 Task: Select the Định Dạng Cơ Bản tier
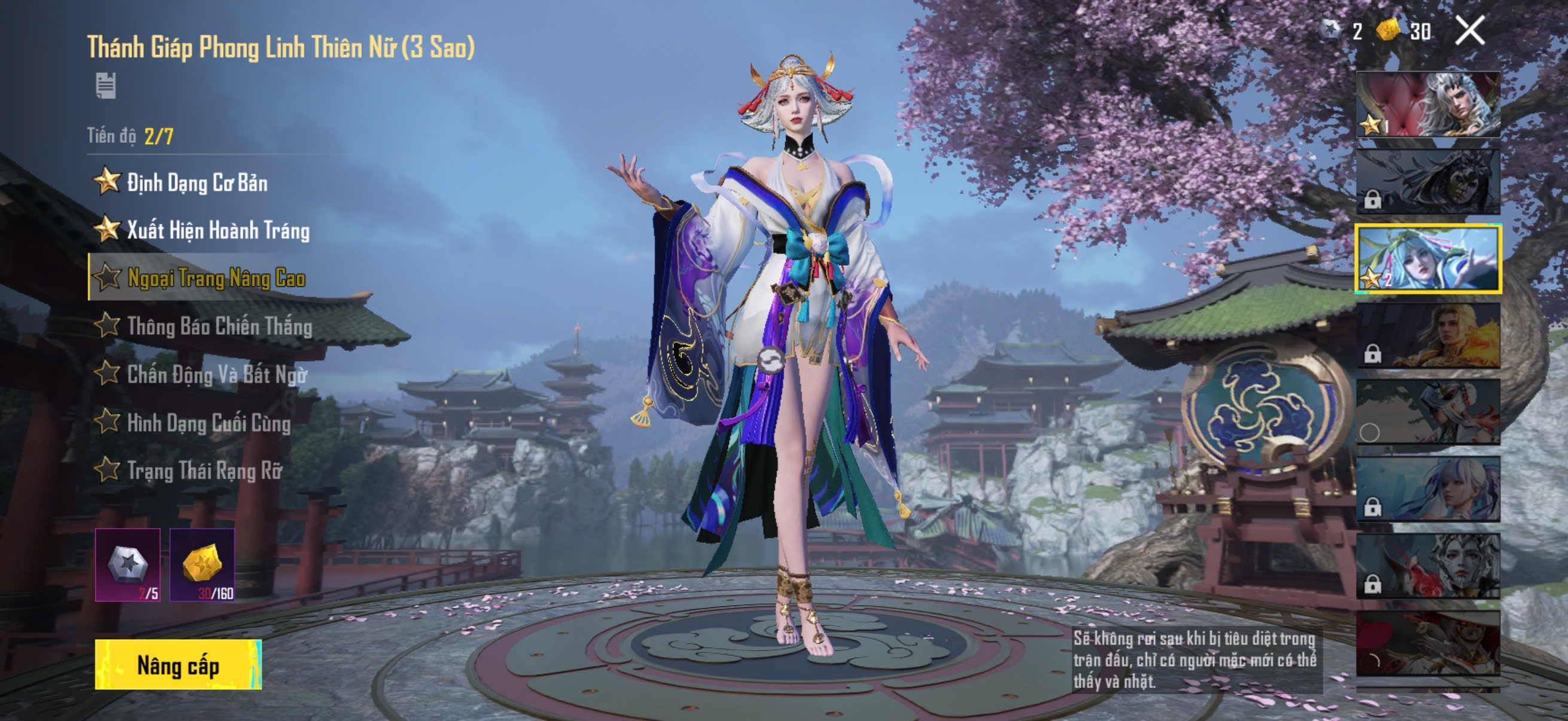(x=197, y=182)
